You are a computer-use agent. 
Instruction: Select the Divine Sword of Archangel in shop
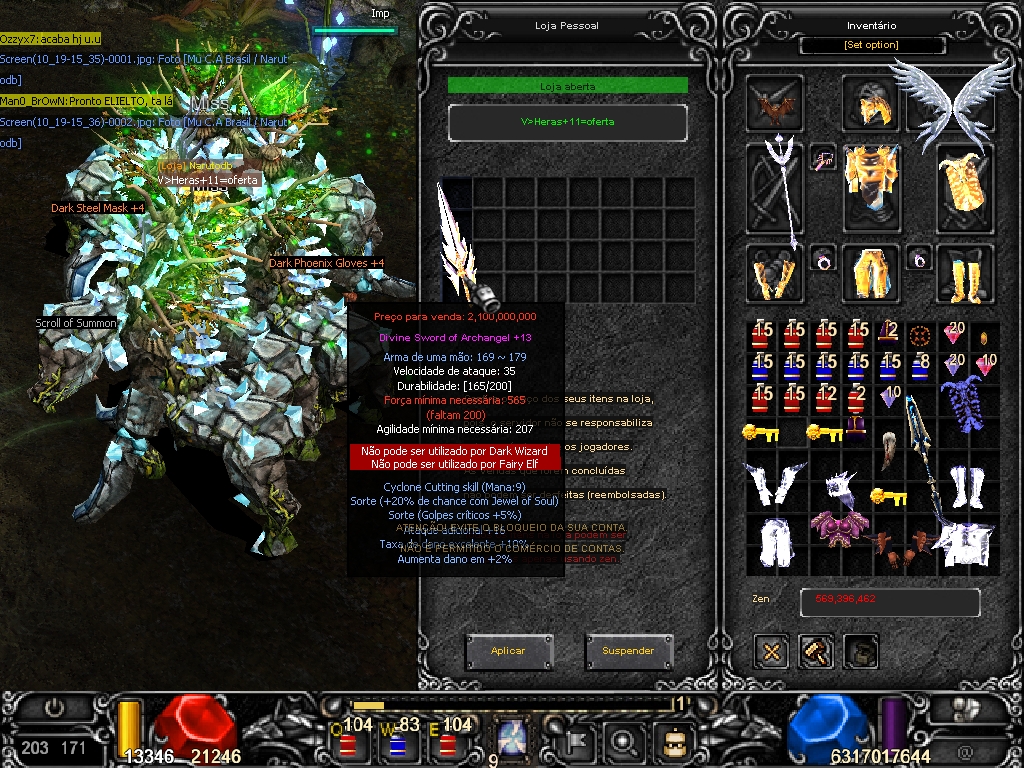(460, 245)
